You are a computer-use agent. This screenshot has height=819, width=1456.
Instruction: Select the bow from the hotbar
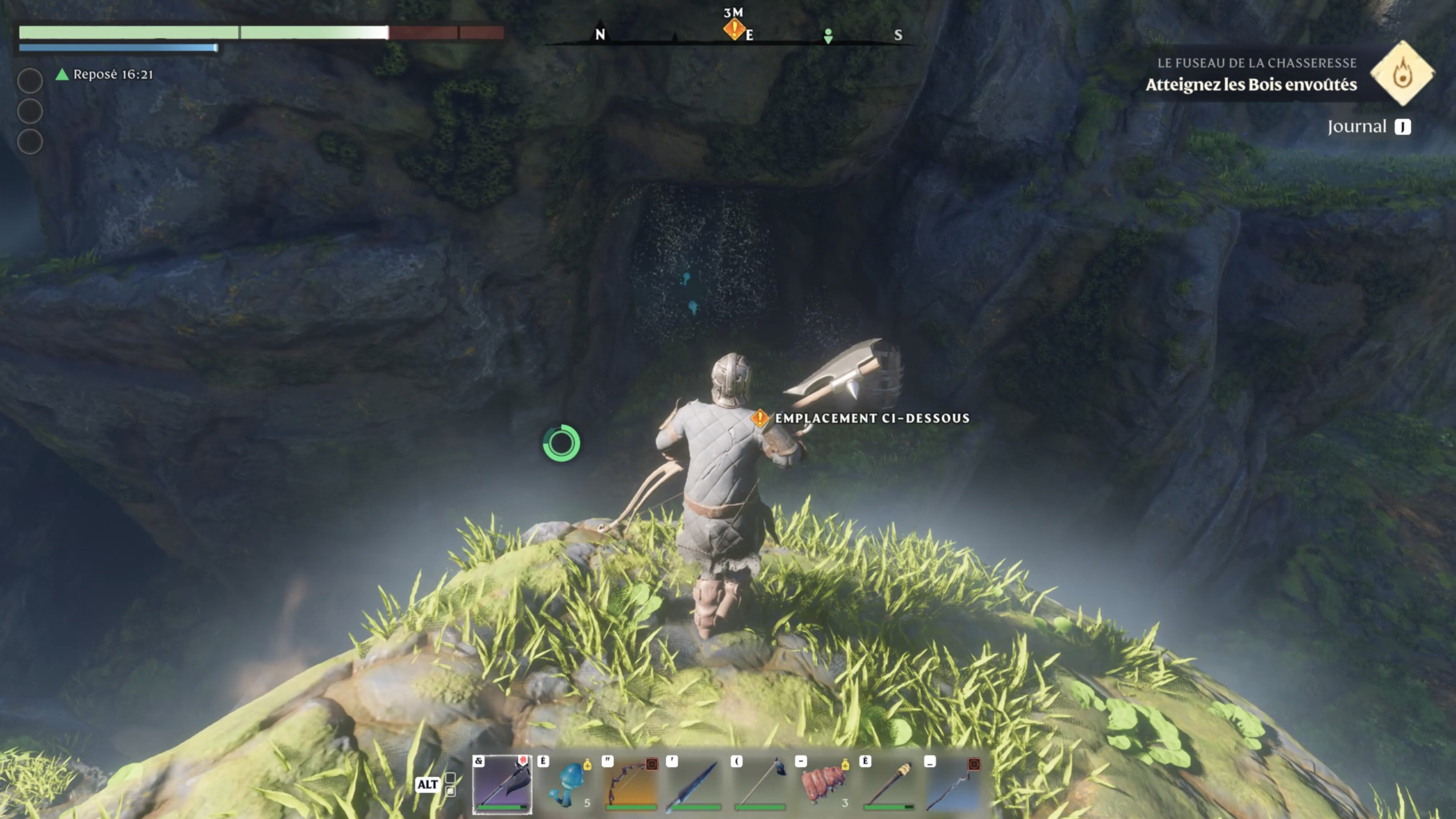pyautogui.click(x=633, y=784)
